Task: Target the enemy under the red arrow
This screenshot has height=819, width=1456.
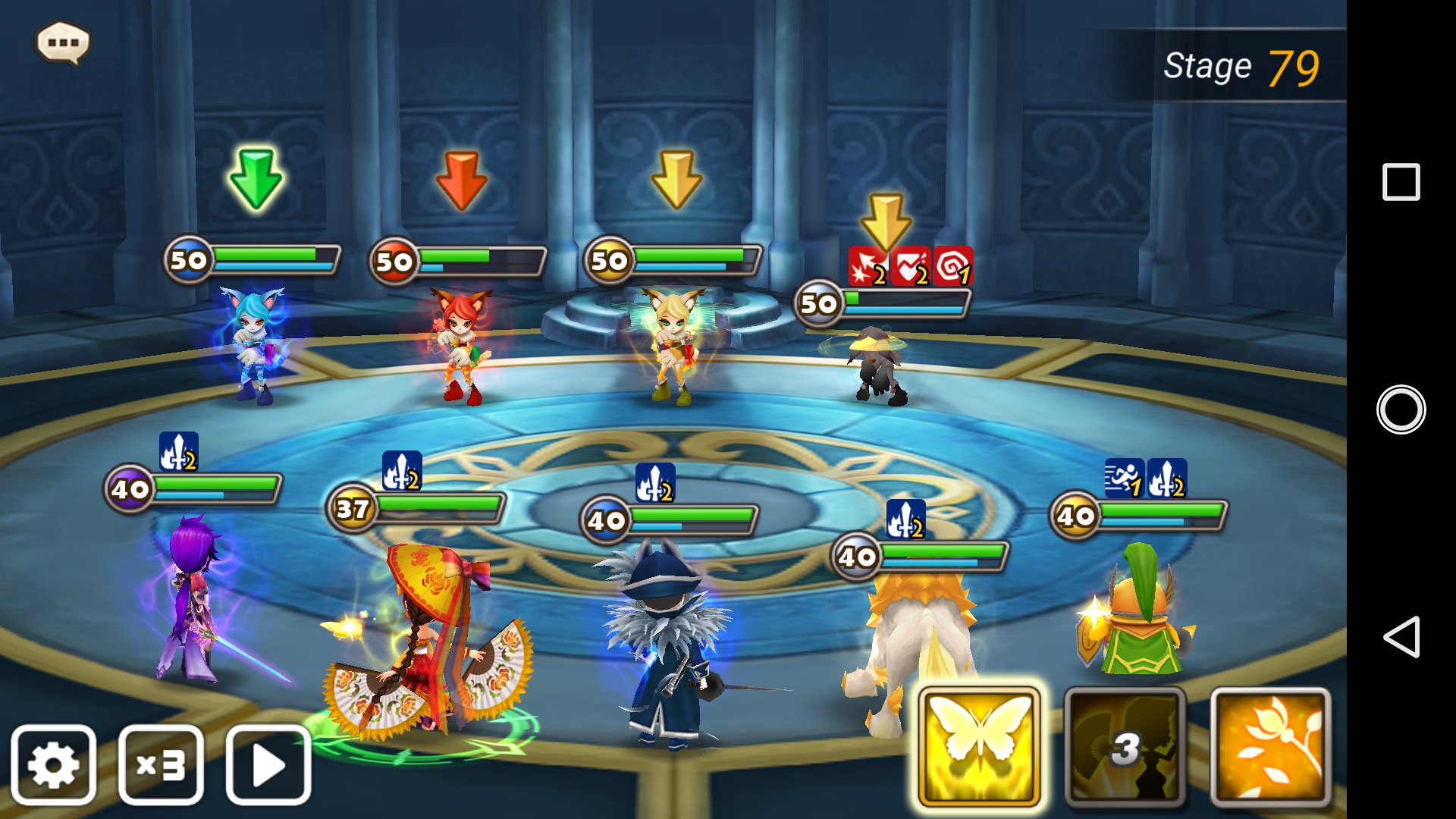Action: 460,345
